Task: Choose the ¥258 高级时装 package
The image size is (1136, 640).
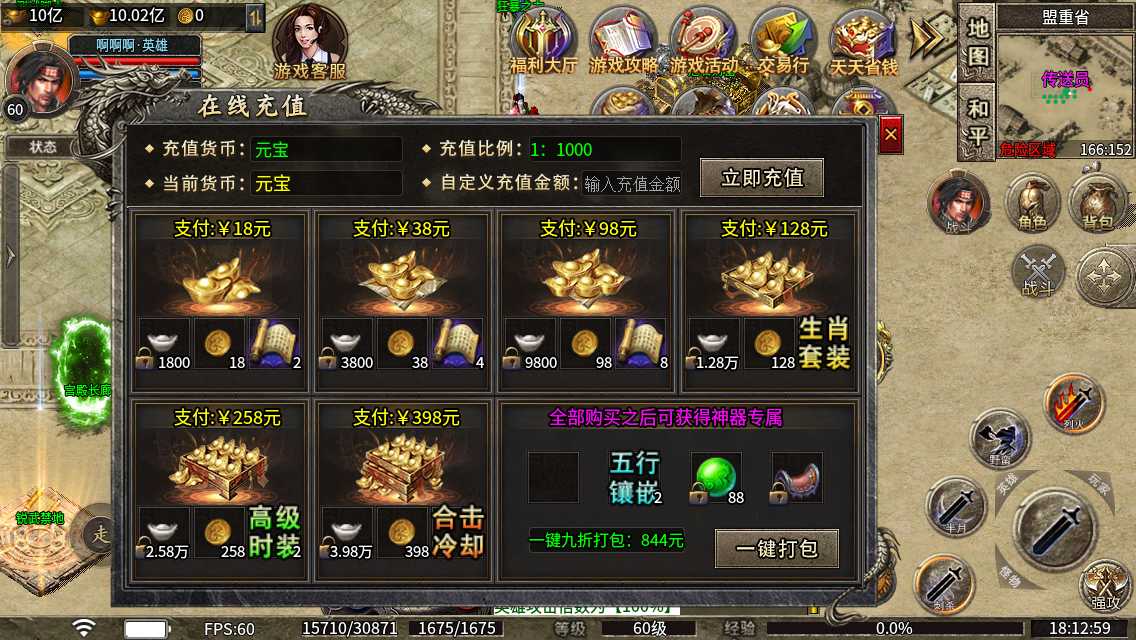Action: point(220,490)
